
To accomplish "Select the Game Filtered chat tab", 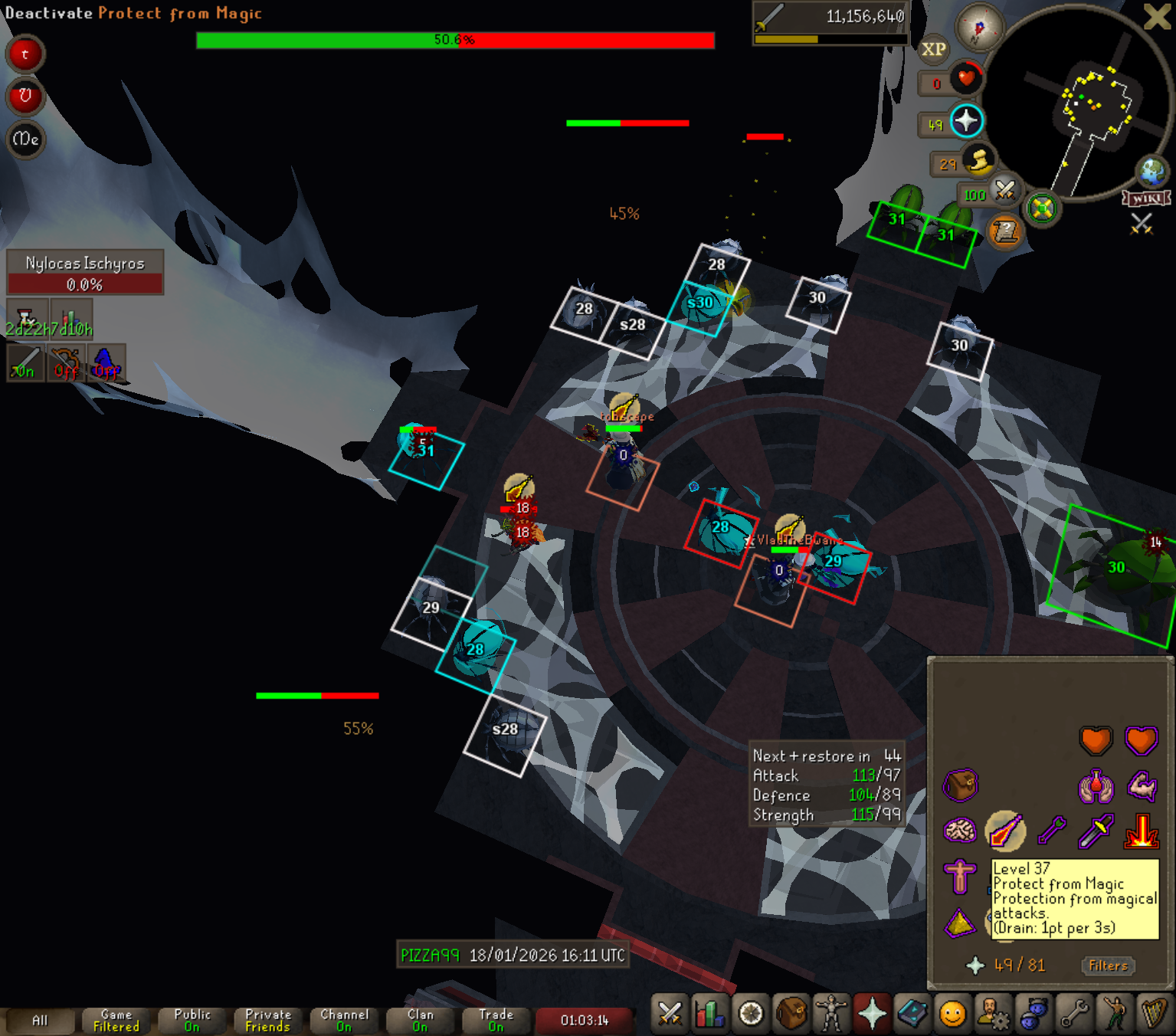I will click(116, 1021).
